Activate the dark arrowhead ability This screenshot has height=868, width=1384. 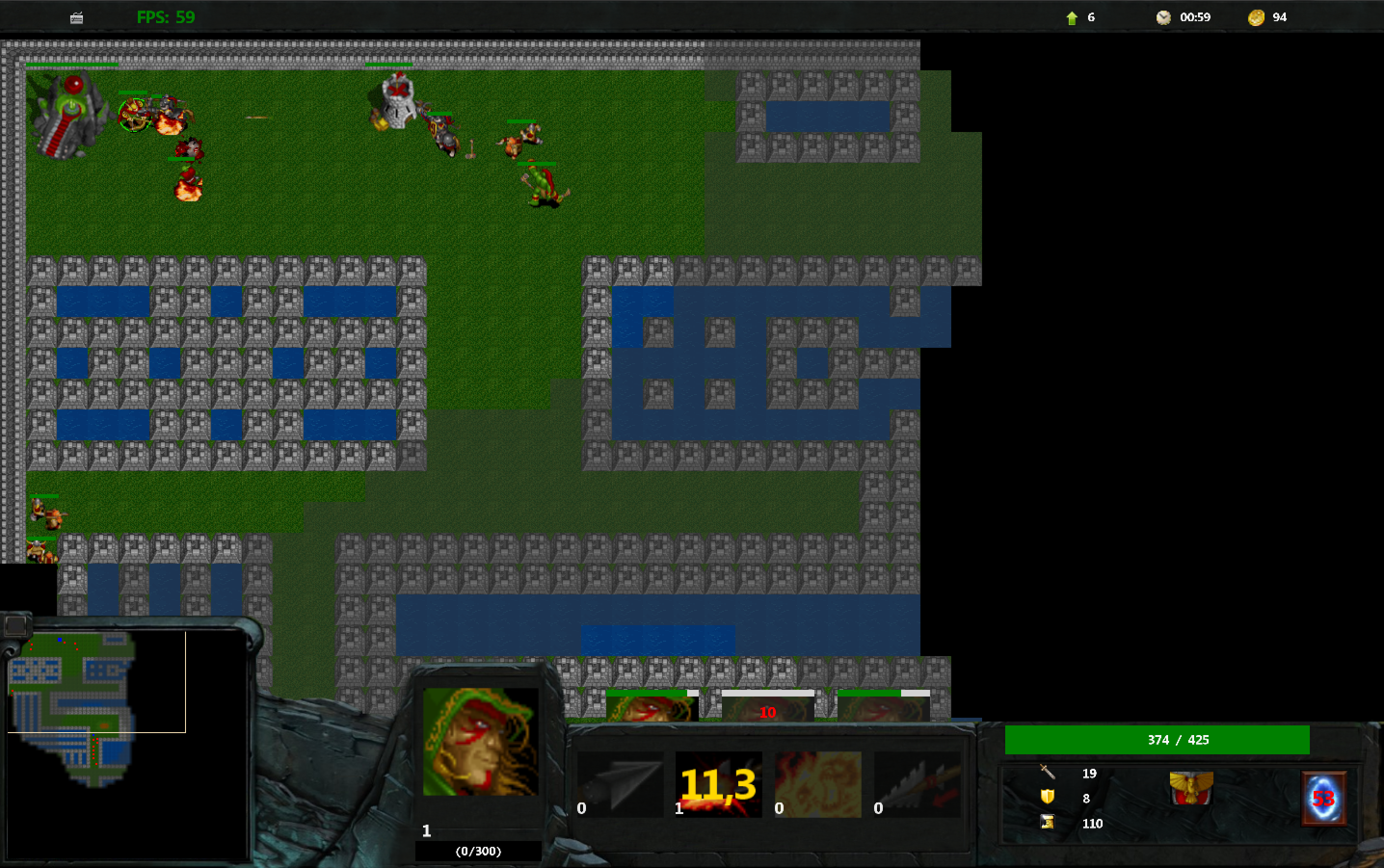621,785
